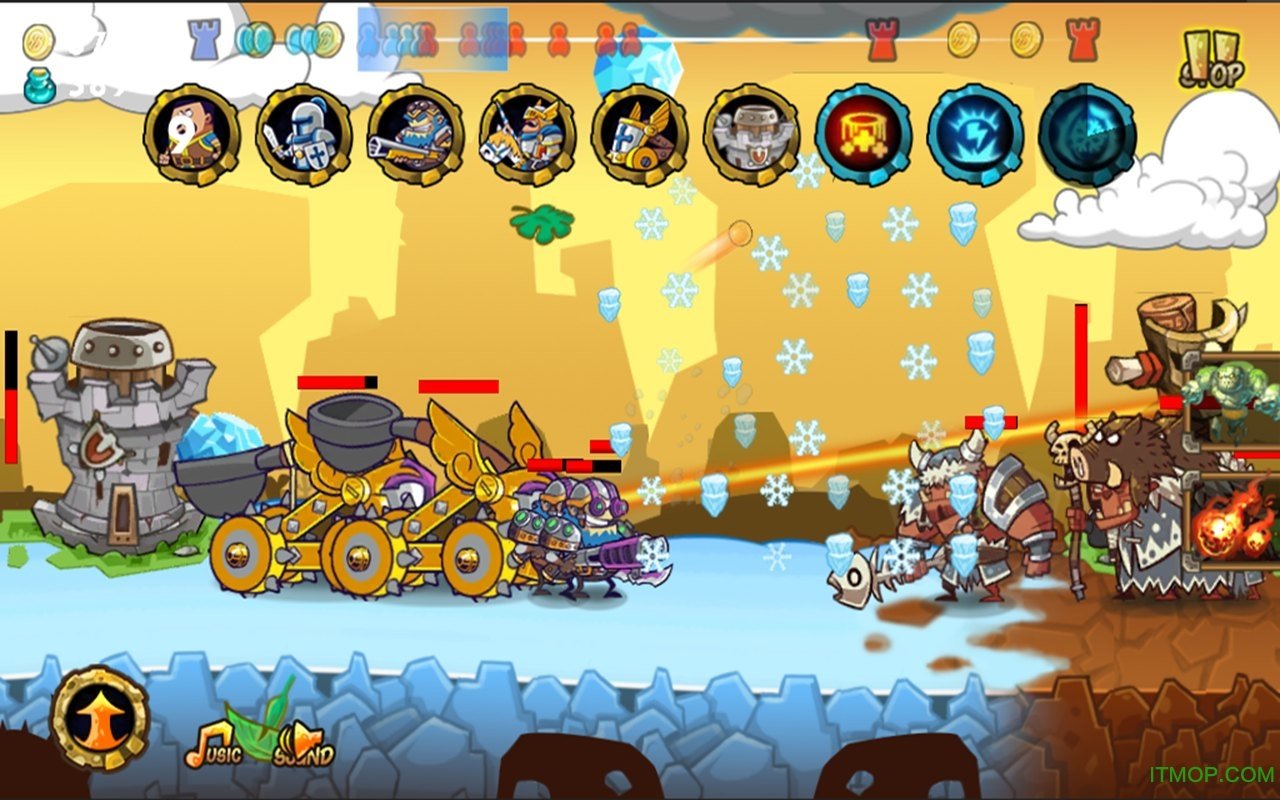
Task: Select the stone tower unit icon
Action: [x=751, y=134]
